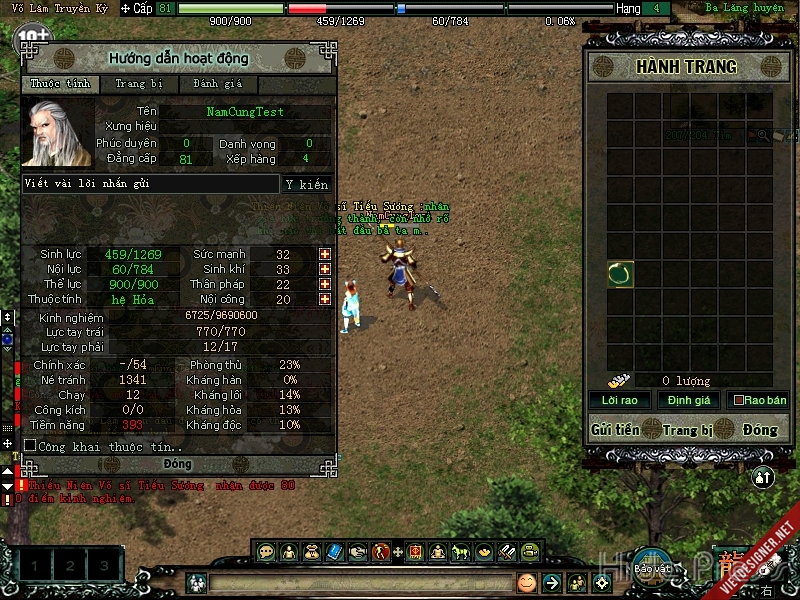This screenshot has height=600, width=800.
Task: Close the Hành Trang window
Action: [760, 430]
